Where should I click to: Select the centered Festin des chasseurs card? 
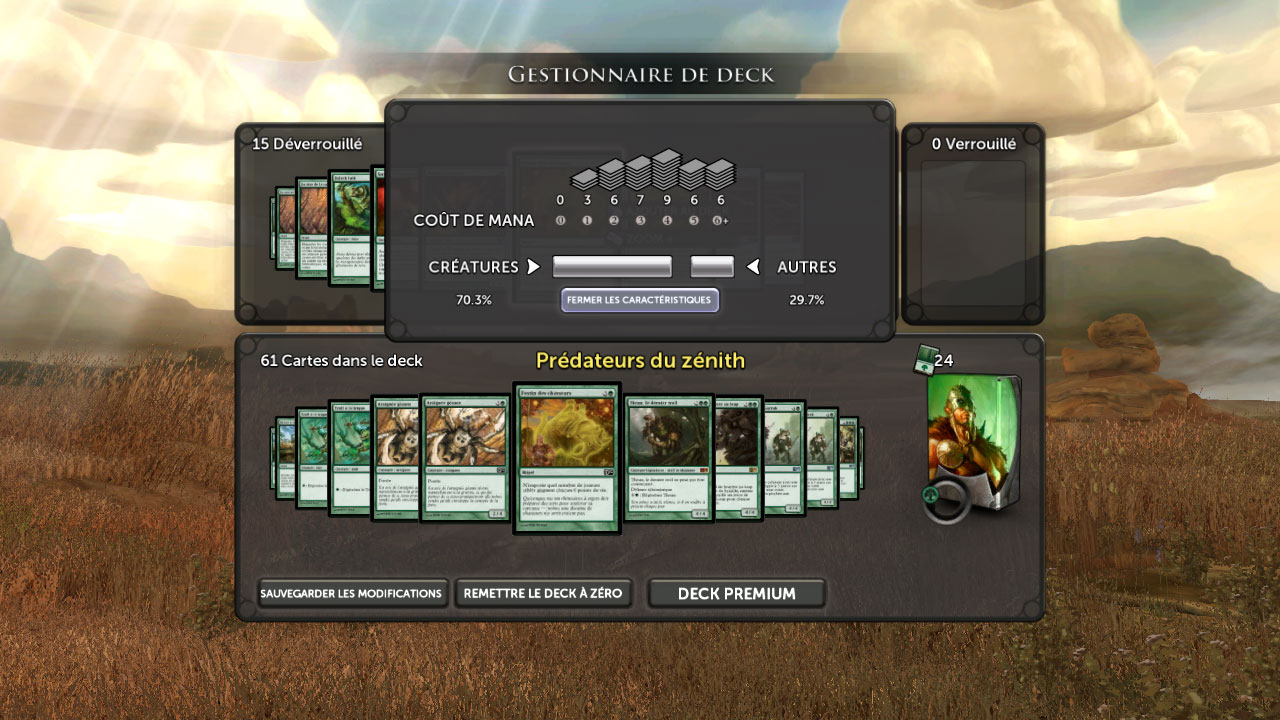(567, 458)
